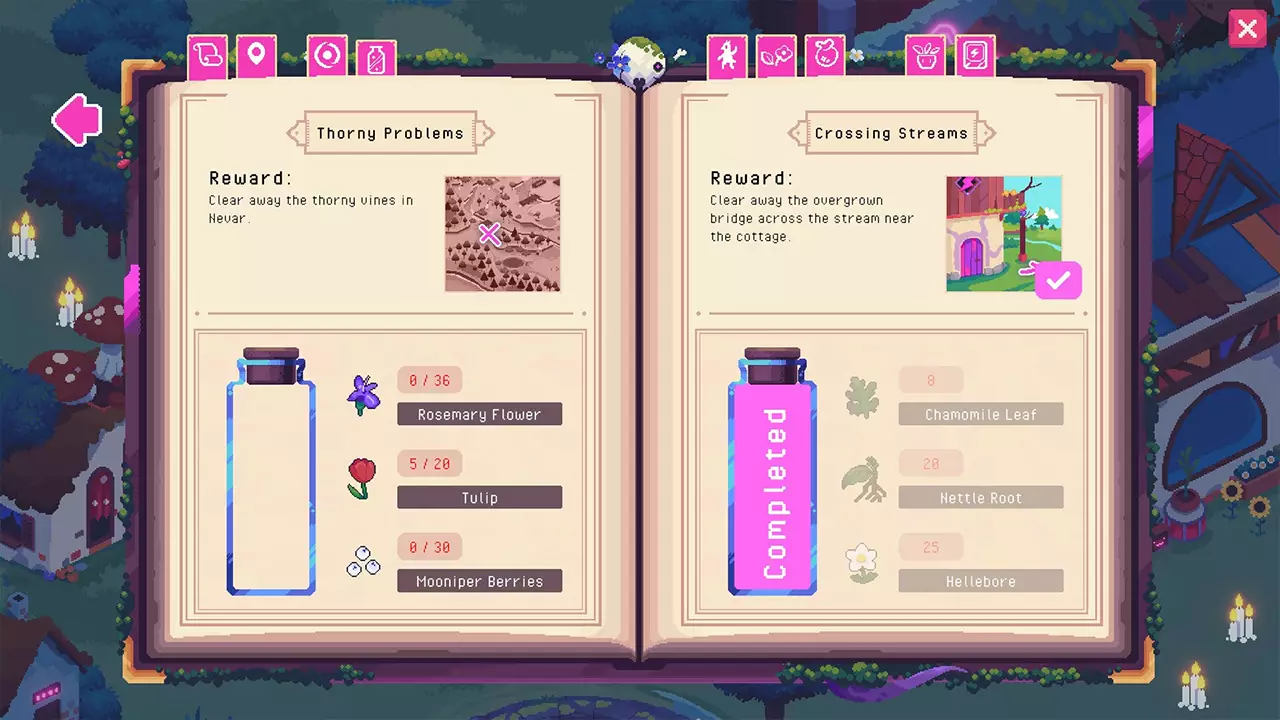The width and height of the screenshot is (1280, 720).
Task: Switch to the map pin tab
Action: point(256,57)
